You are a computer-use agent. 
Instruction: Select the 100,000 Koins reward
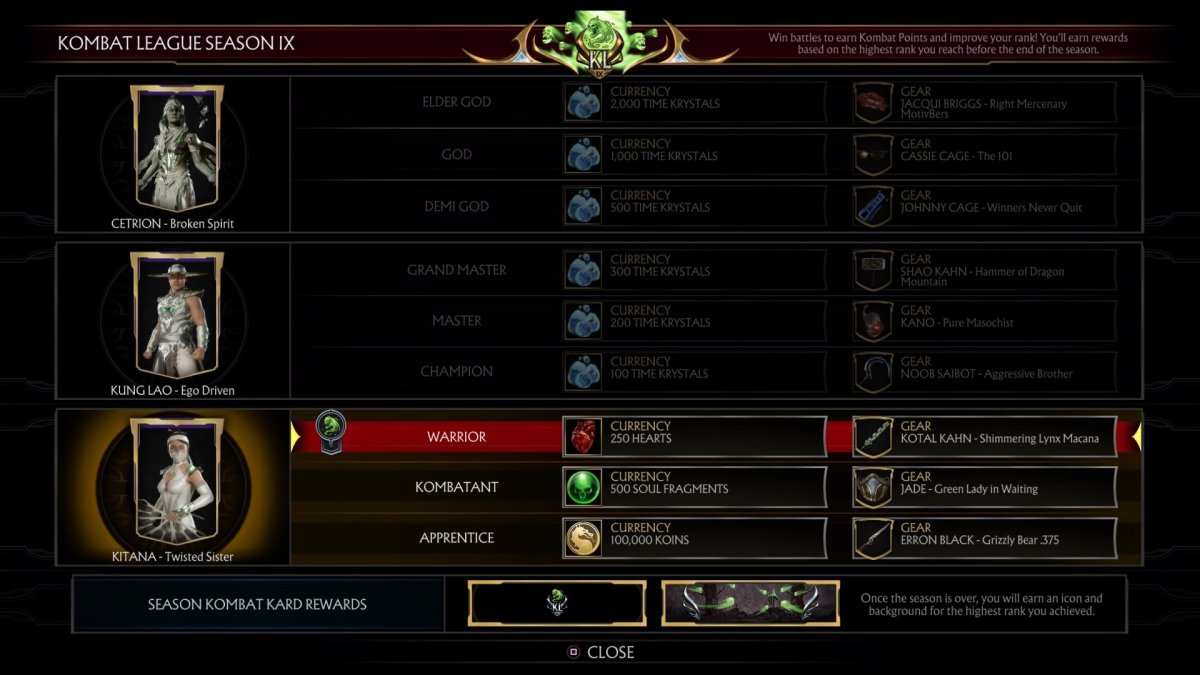695,538
